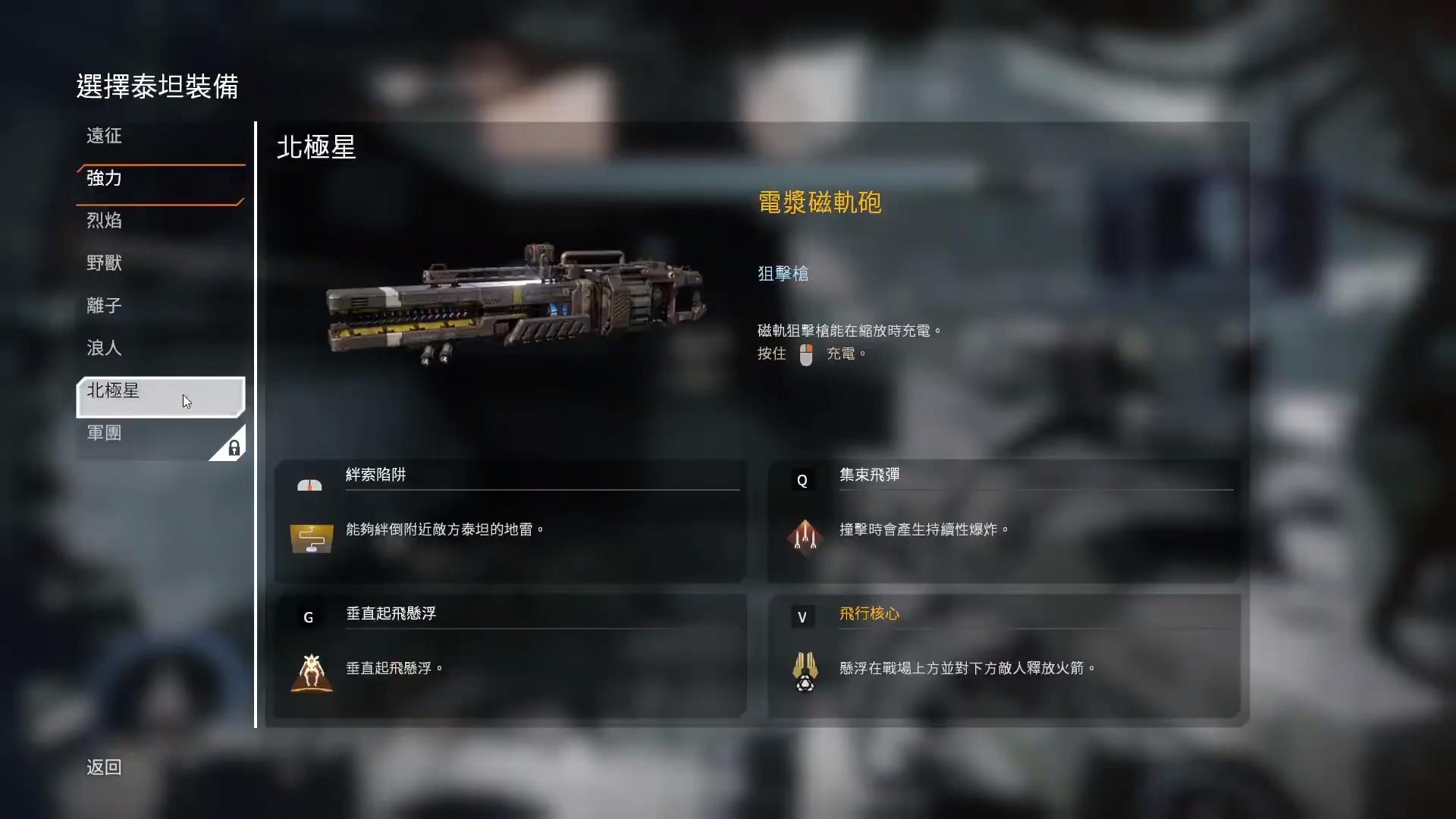Viewport: 1456px width, 819px height.
Task: Click the 電漿磁軌砲 weapon title
Action: point(820,202)
